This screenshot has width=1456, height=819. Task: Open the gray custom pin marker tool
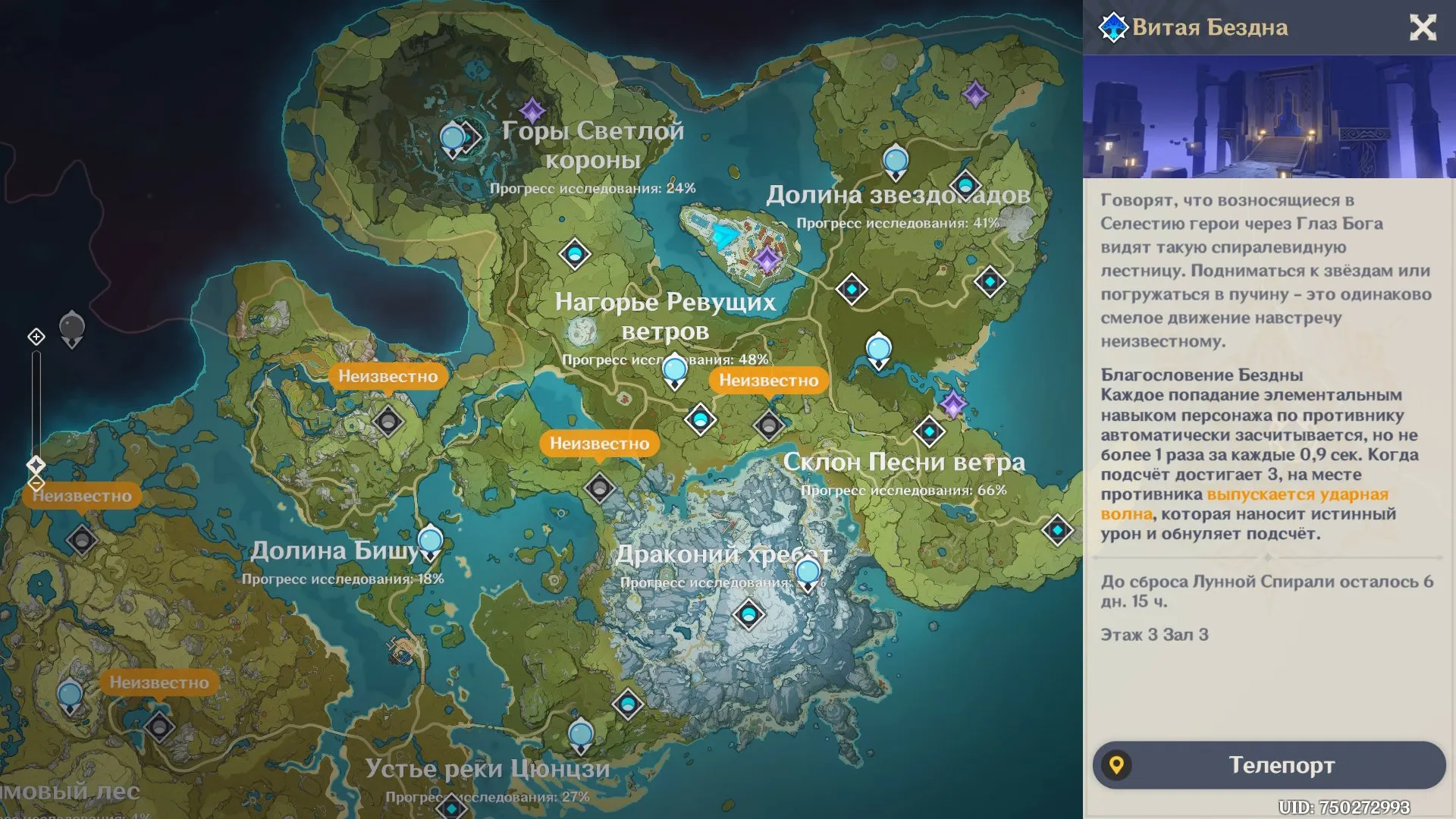pos(72,328)
